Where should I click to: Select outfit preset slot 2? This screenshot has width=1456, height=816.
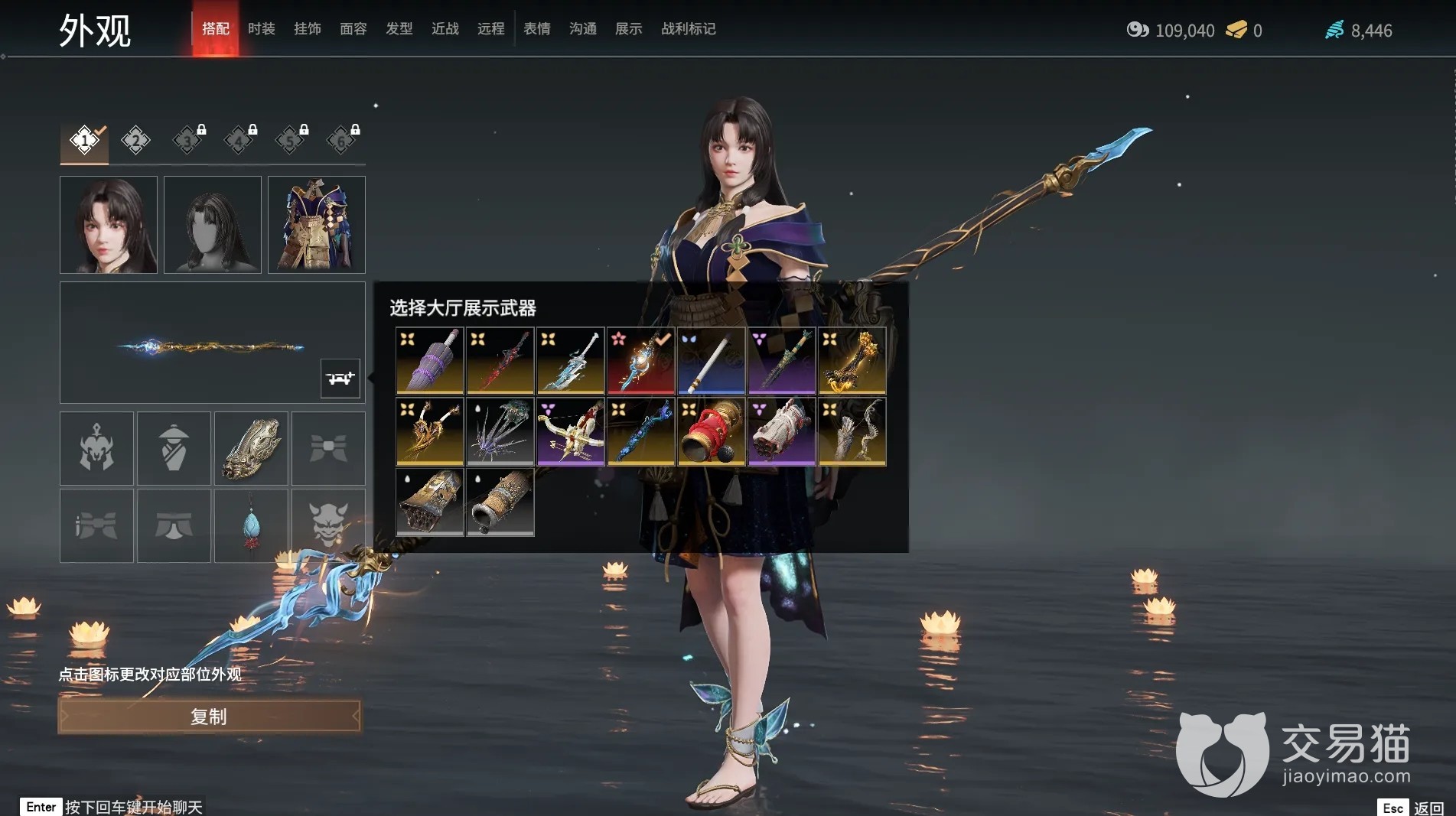[135, 141]
